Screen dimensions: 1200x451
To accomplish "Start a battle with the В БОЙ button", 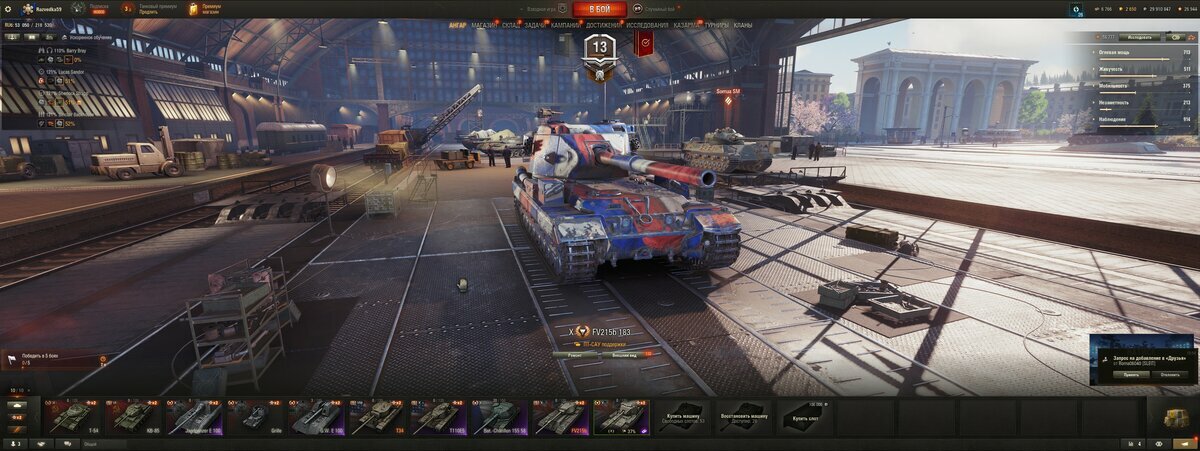I will (x=600, y=9).
